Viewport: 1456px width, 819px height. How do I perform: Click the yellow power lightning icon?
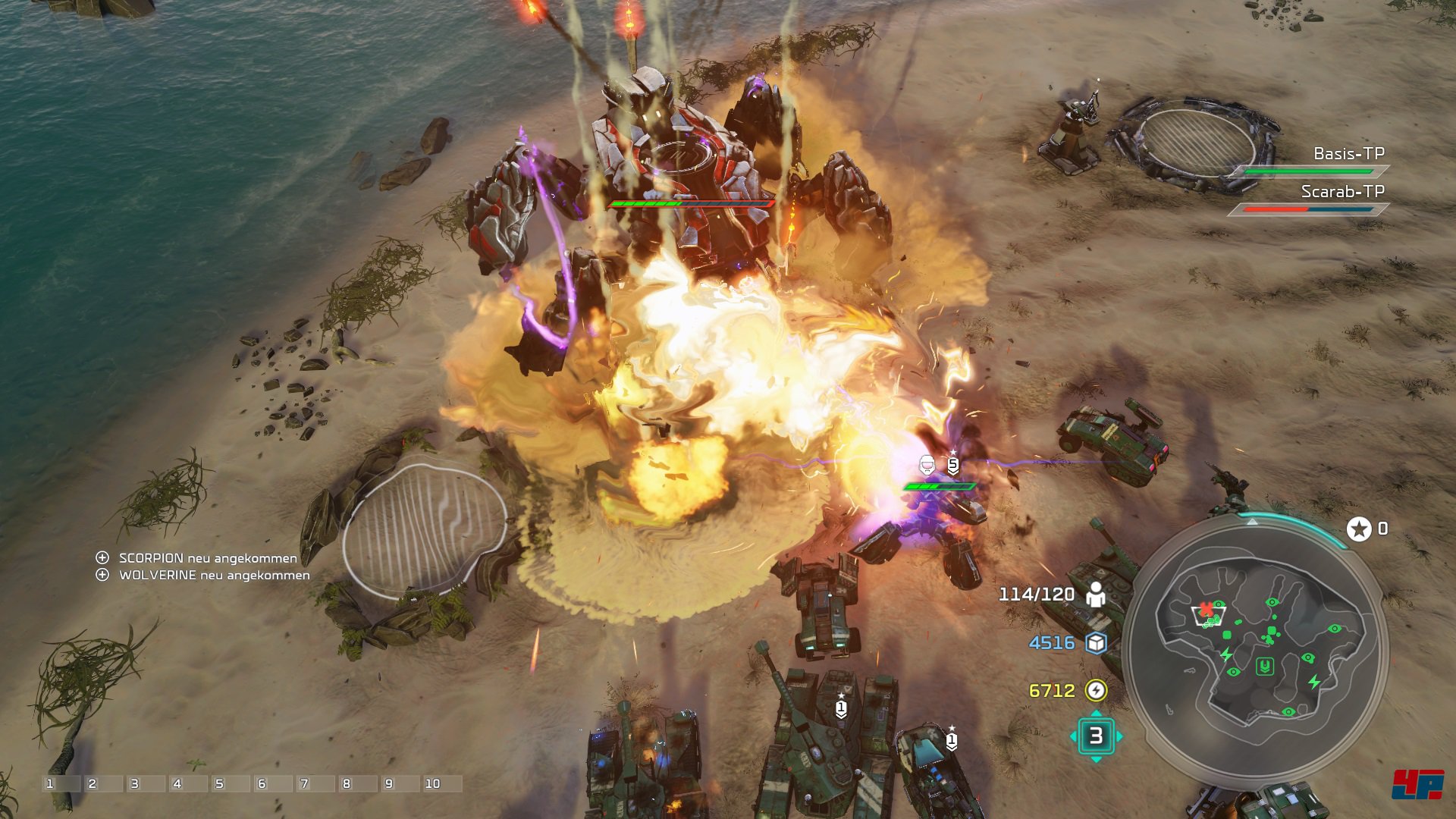1096,690
